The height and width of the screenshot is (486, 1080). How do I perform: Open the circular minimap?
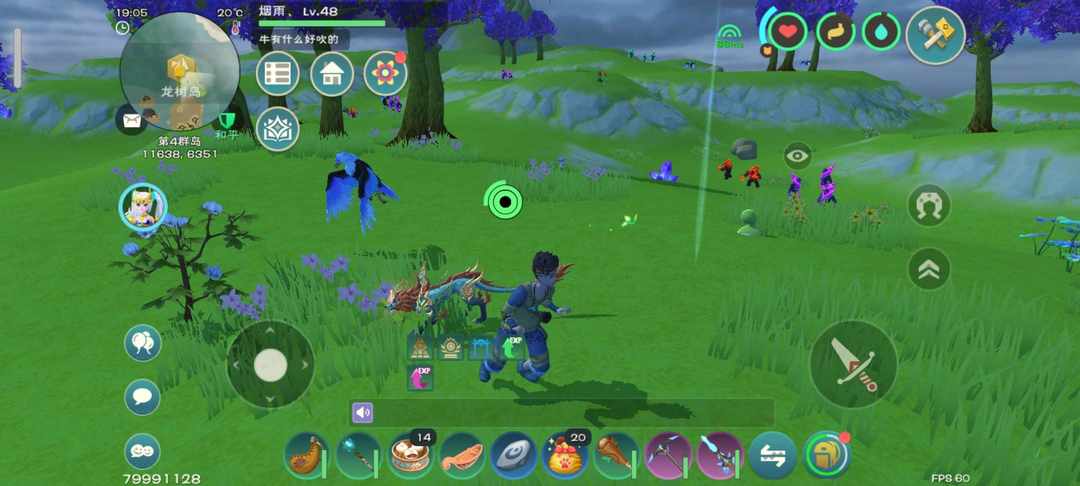pos(179,71)
